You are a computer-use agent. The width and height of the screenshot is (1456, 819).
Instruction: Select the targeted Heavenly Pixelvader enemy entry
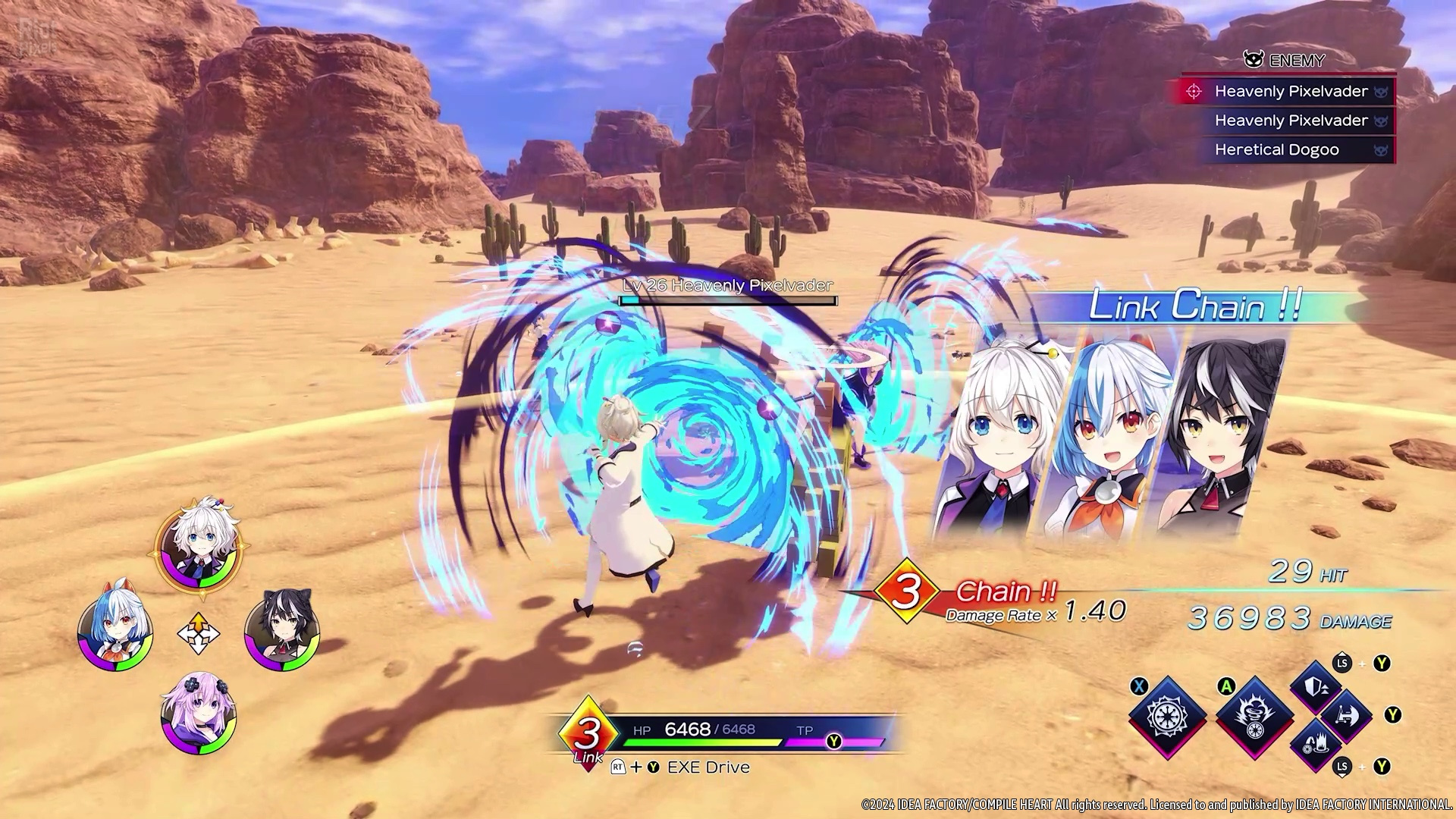(x=1289, y=92)
